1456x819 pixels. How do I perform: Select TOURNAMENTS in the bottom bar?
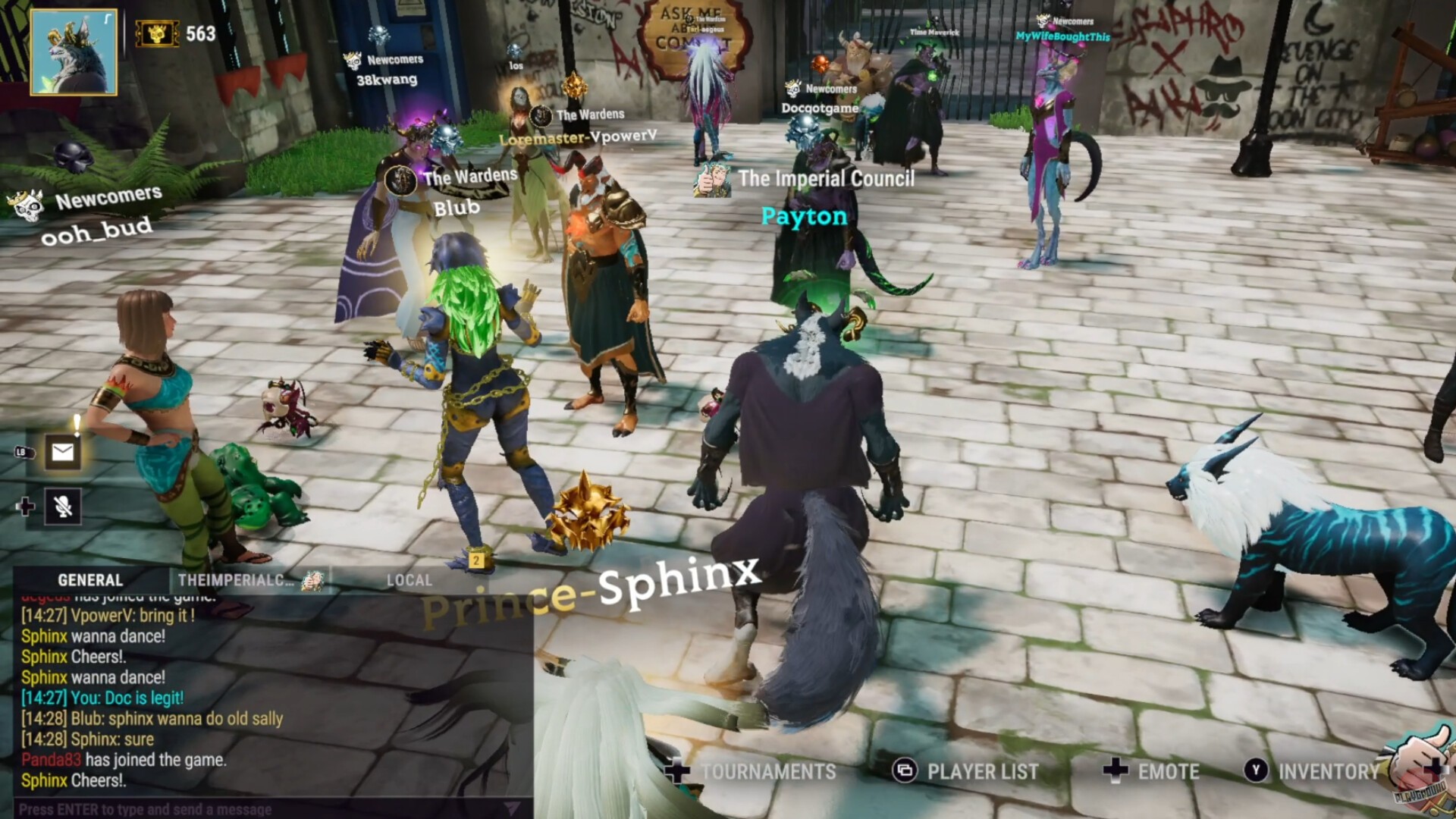click(x=767, y=772)
